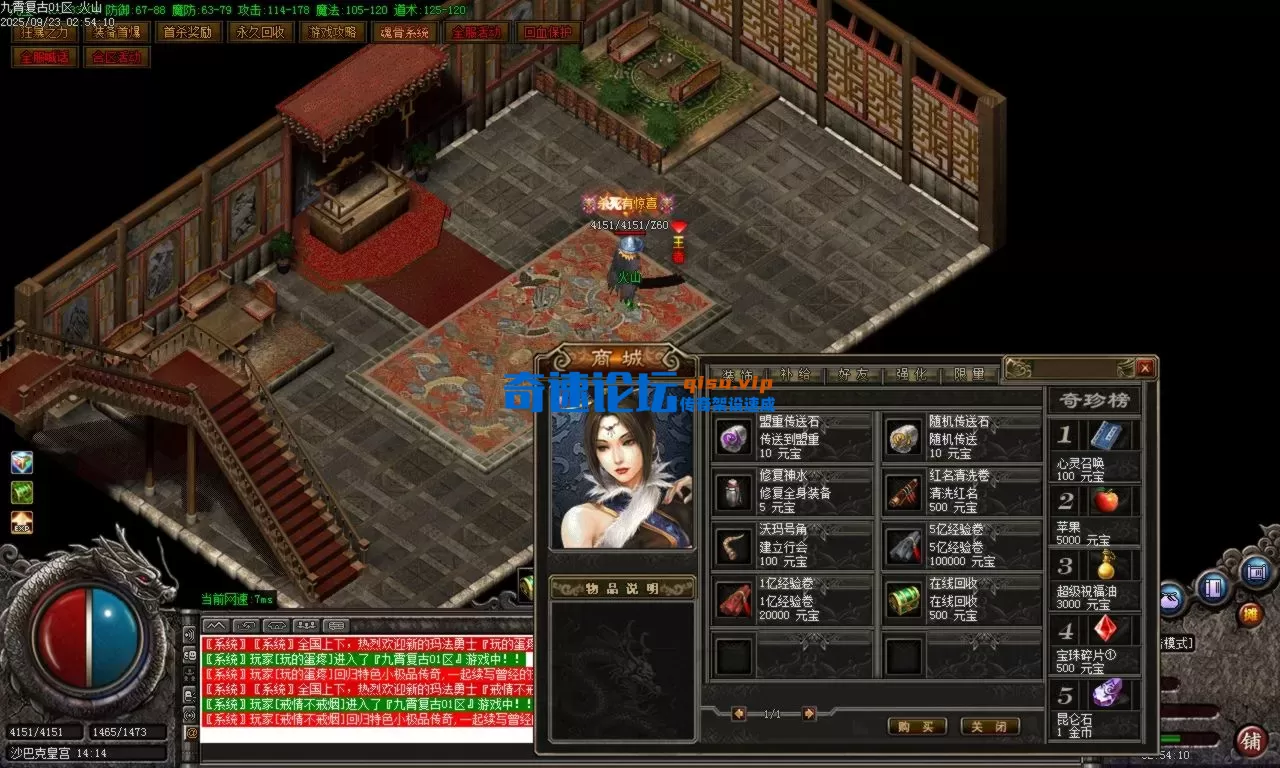Select the 盟重传送石 item icon in shop
This screenshot has height=768, width=1280.
click(x=733, y=437)
